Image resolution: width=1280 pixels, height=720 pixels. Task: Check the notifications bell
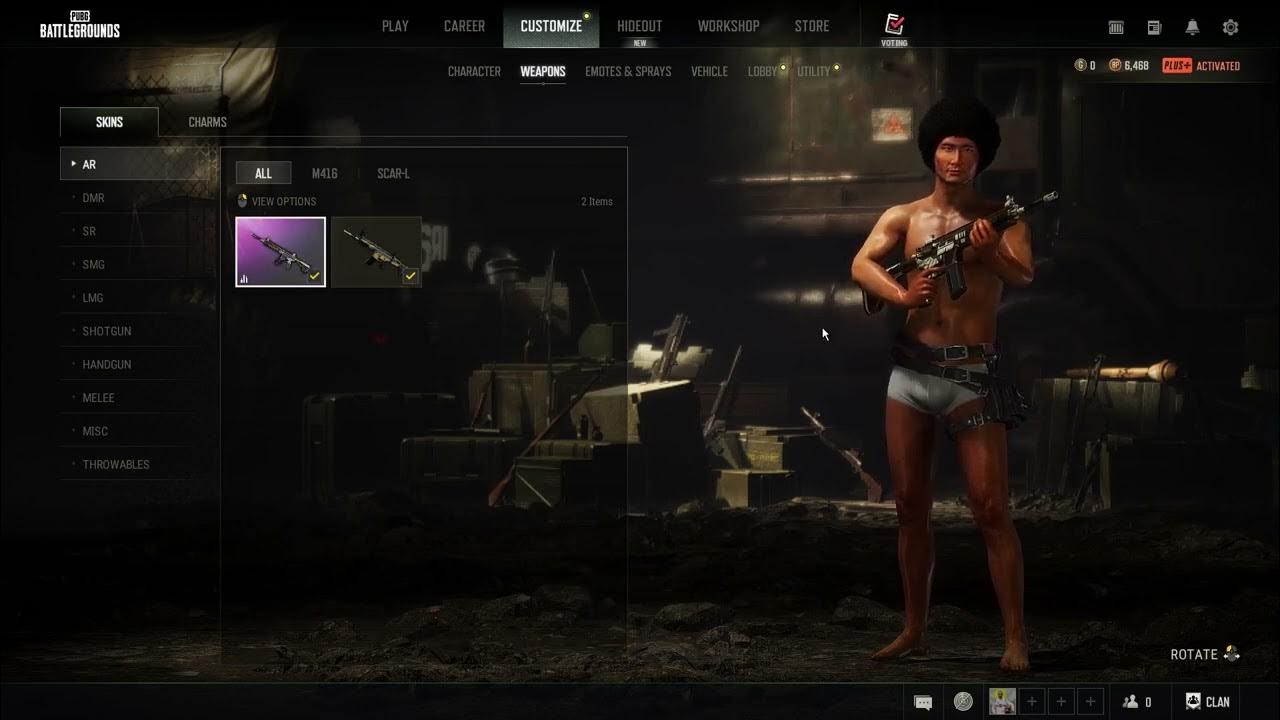[1192, 28]
